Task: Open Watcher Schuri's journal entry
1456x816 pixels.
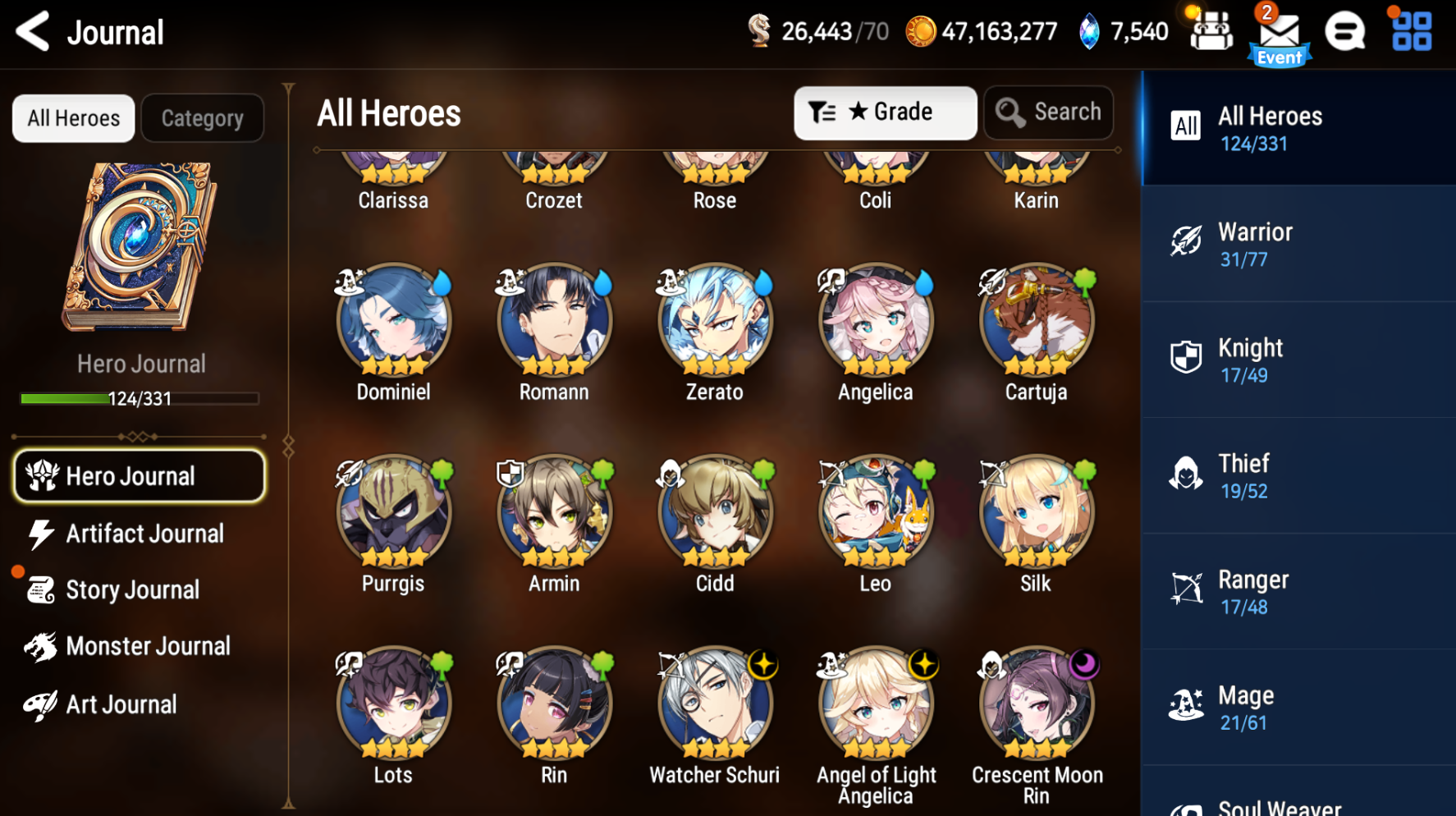Action: [x=715, y=704]
